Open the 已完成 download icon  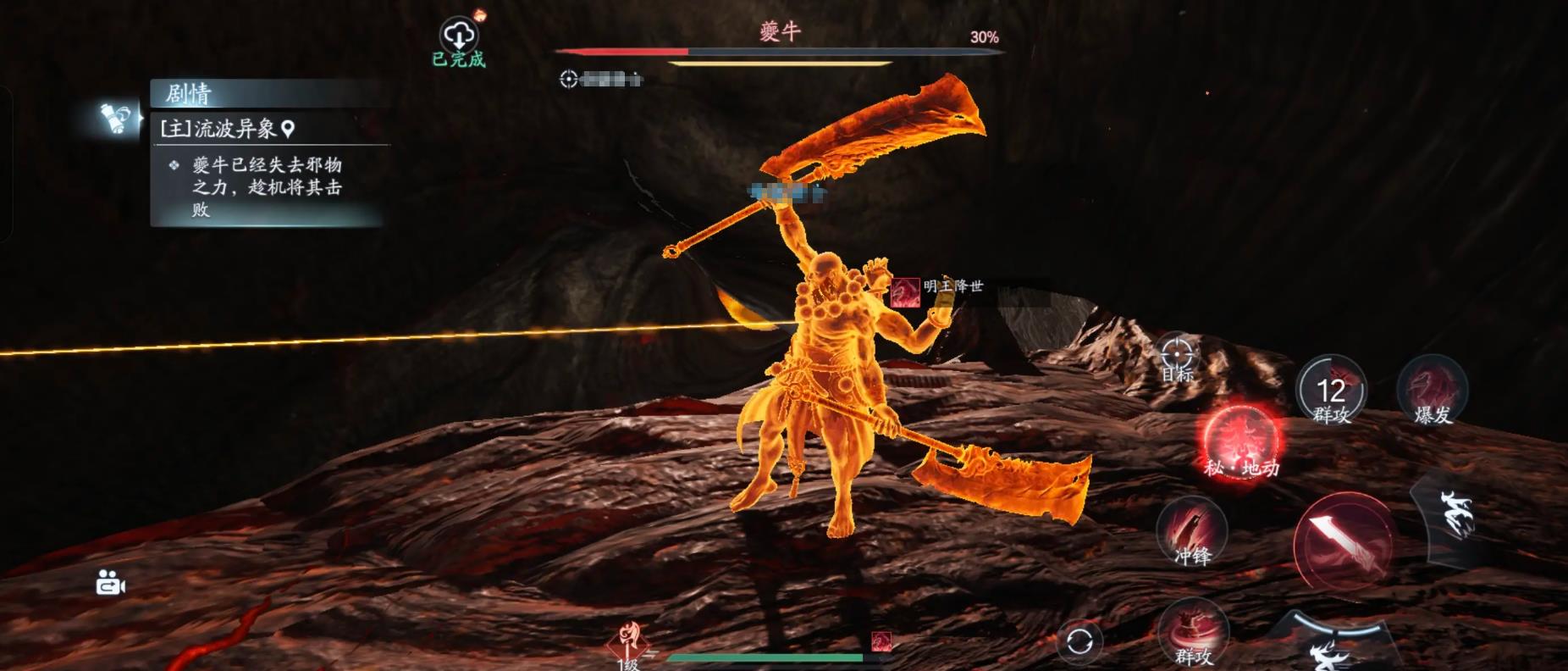pos(459,37)
